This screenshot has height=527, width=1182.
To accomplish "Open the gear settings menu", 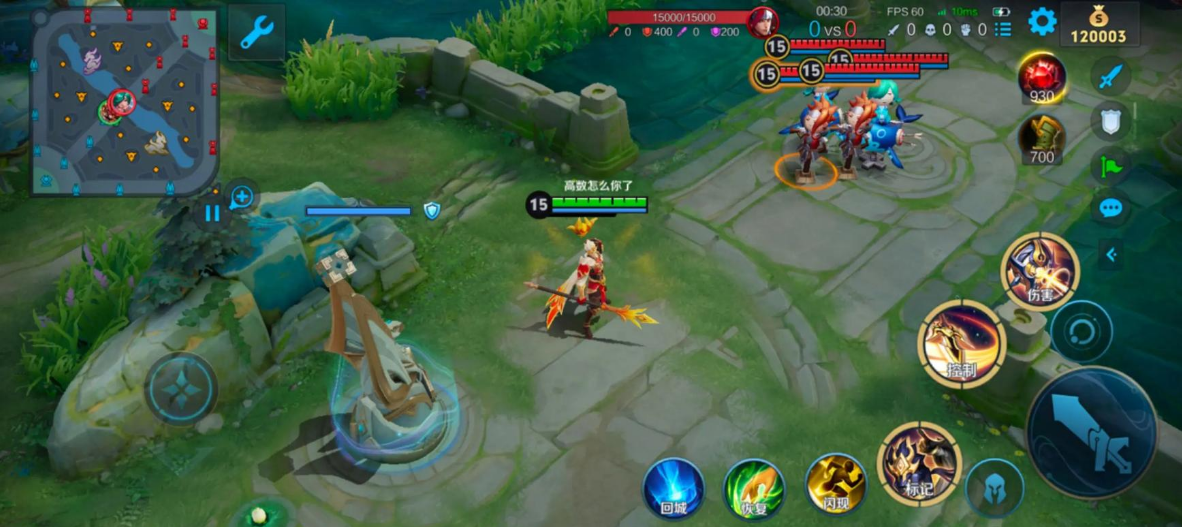I will tap(1042, 22).
